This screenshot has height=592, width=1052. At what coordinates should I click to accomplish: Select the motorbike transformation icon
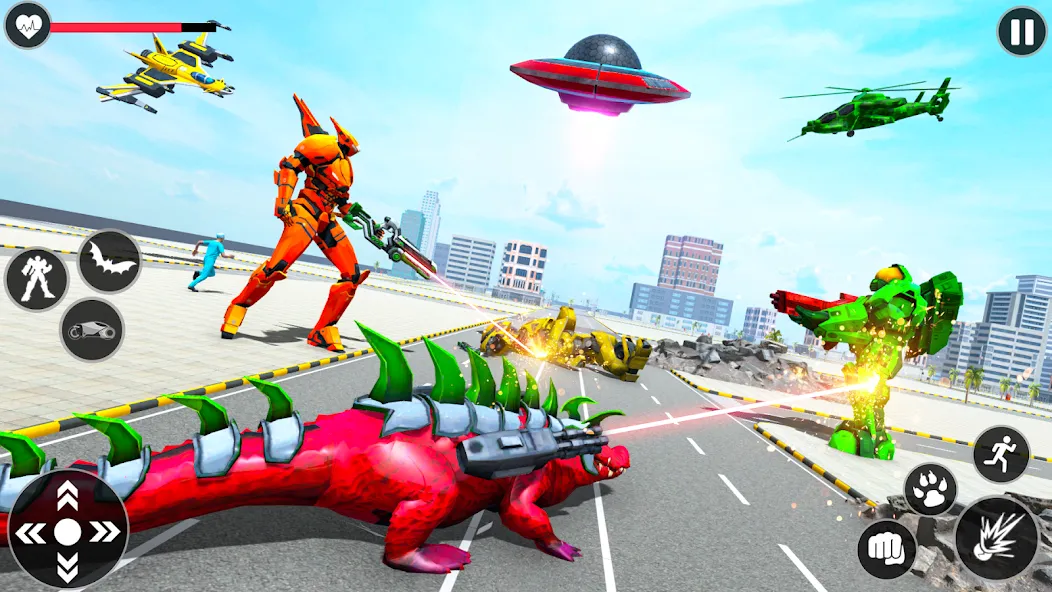point(92,329)
